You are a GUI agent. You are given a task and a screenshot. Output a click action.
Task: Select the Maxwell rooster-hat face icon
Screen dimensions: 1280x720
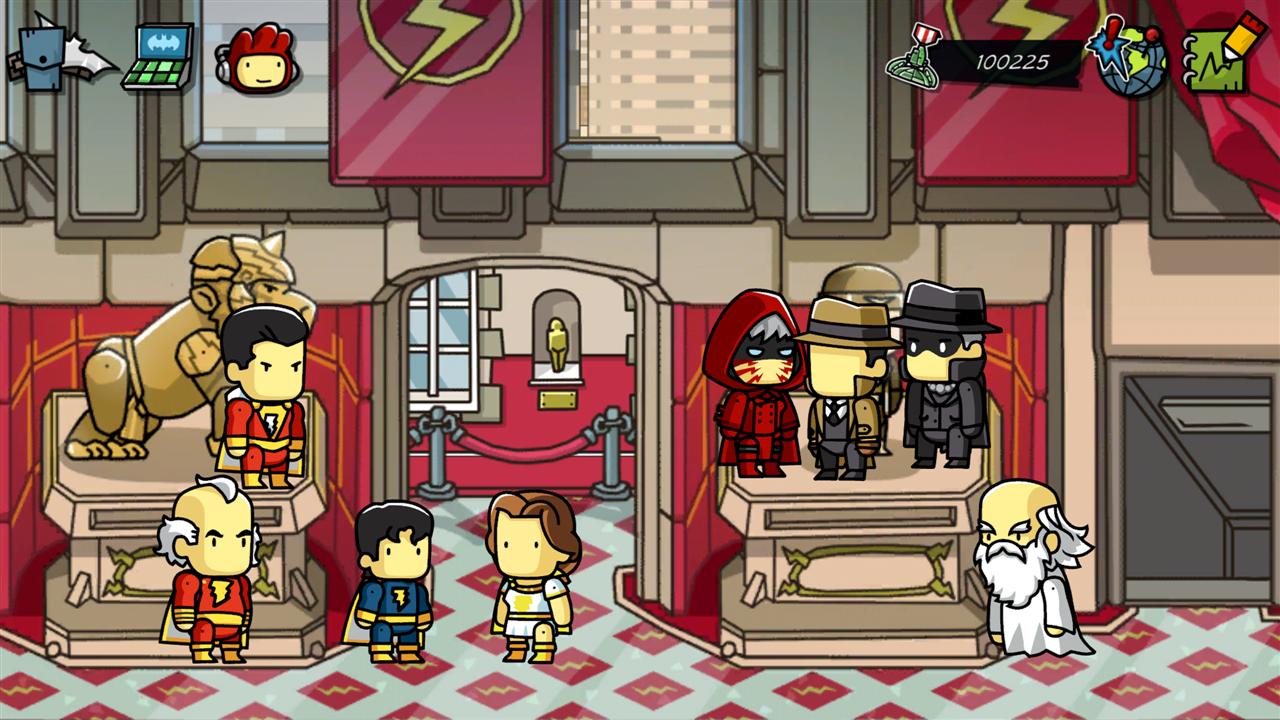[x=255, y=60]
